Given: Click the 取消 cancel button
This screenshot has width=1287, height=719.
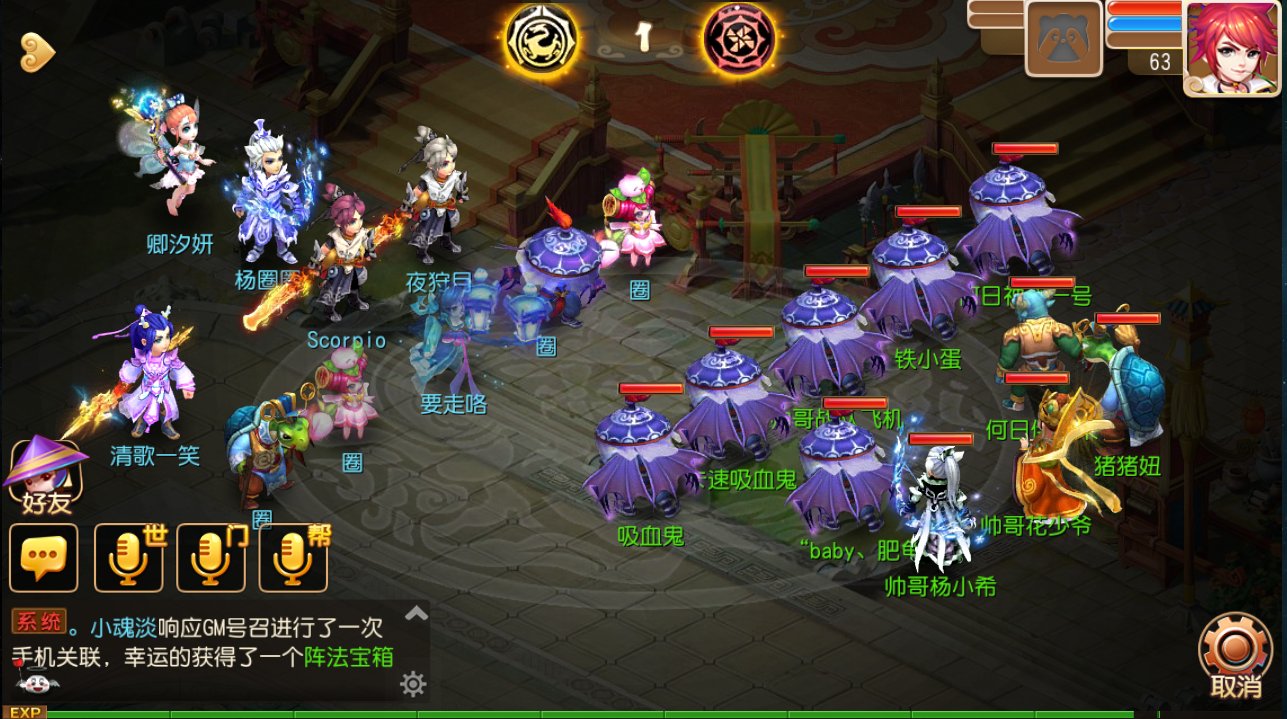Looking at the screenshot, I should [1235, 656].
